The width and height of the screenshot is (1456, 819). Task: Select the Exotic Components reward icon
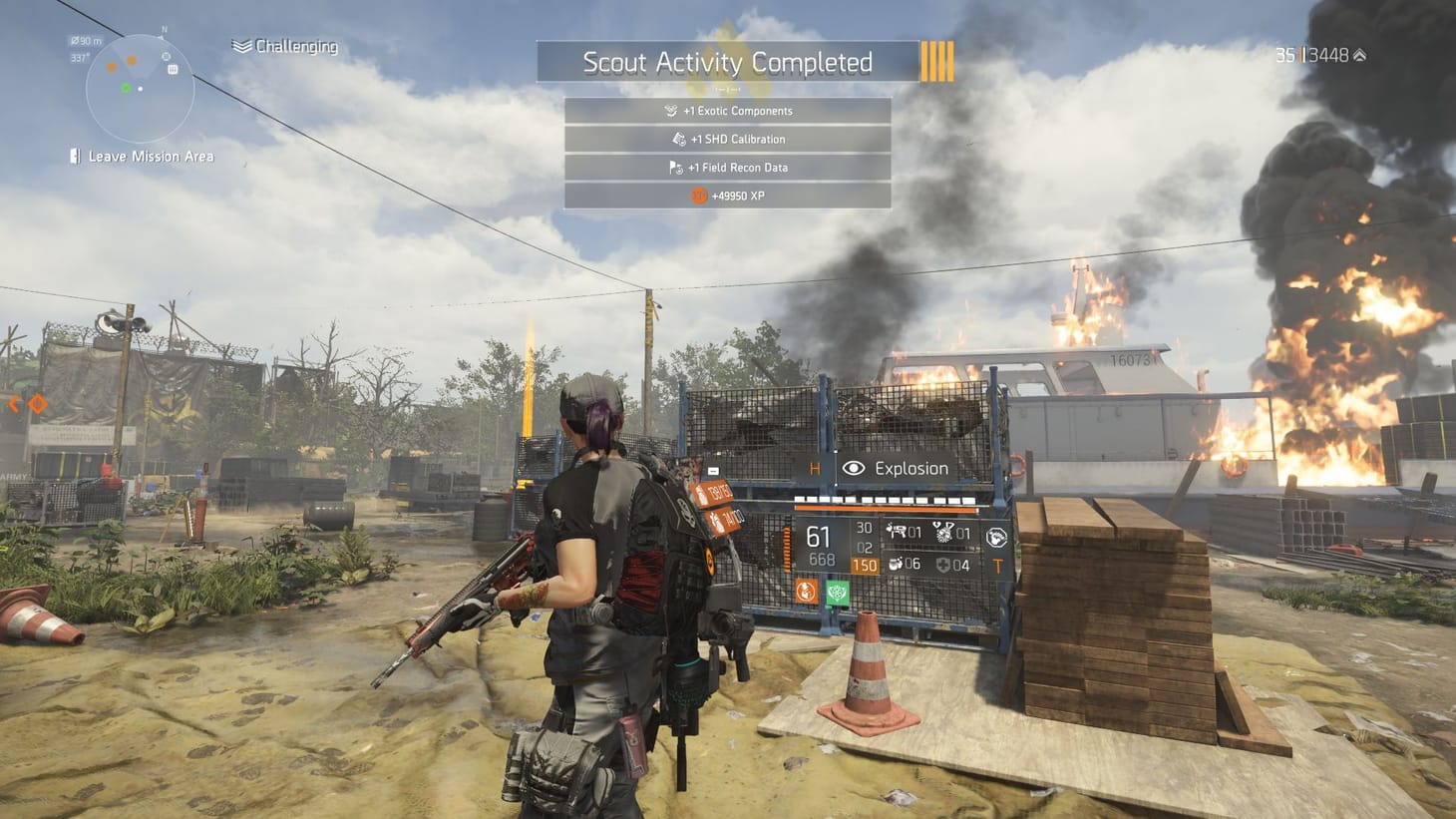pos(672,110)
